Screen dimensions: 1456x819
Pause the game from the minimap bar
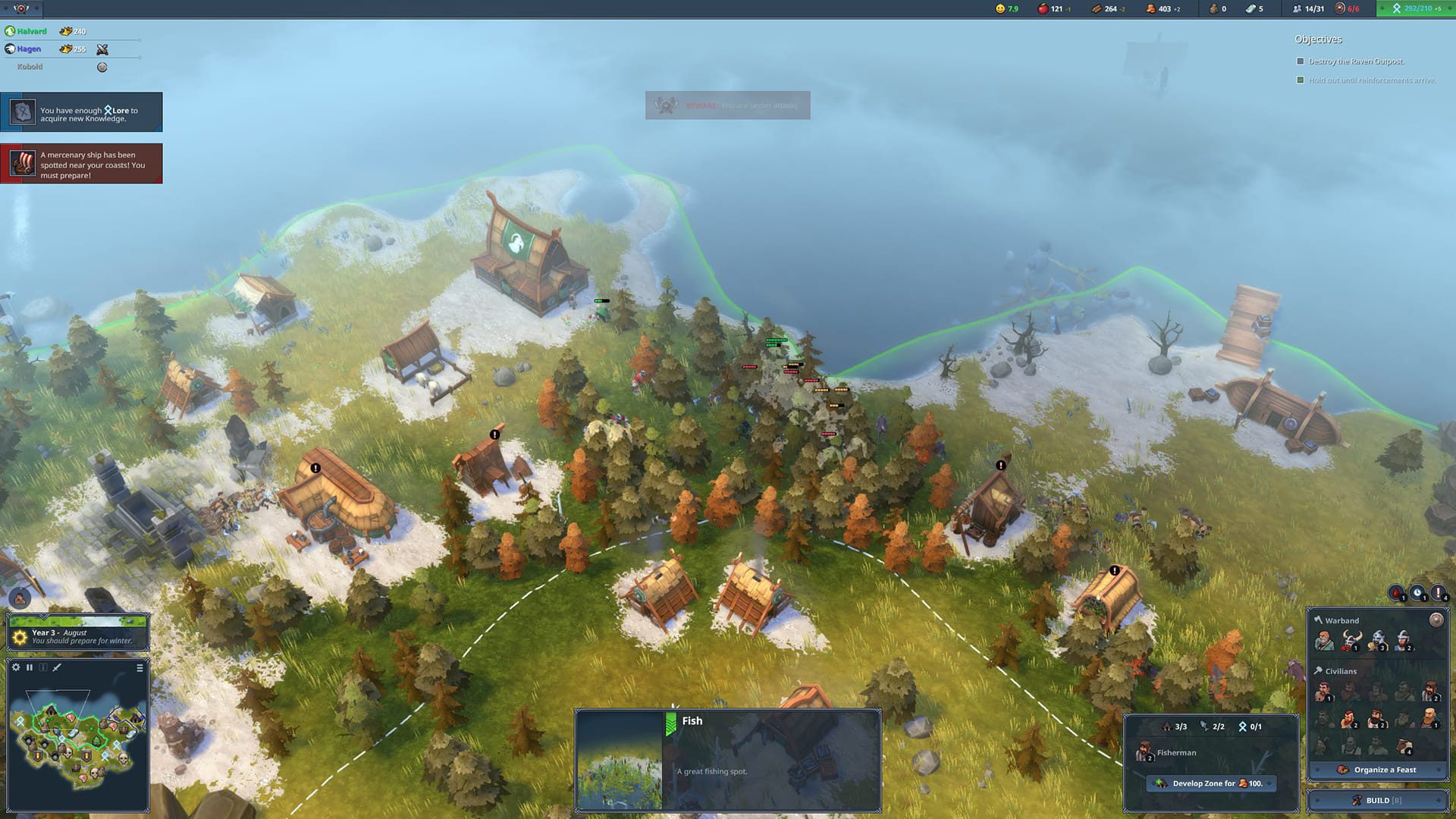click(x=30, y=667)
